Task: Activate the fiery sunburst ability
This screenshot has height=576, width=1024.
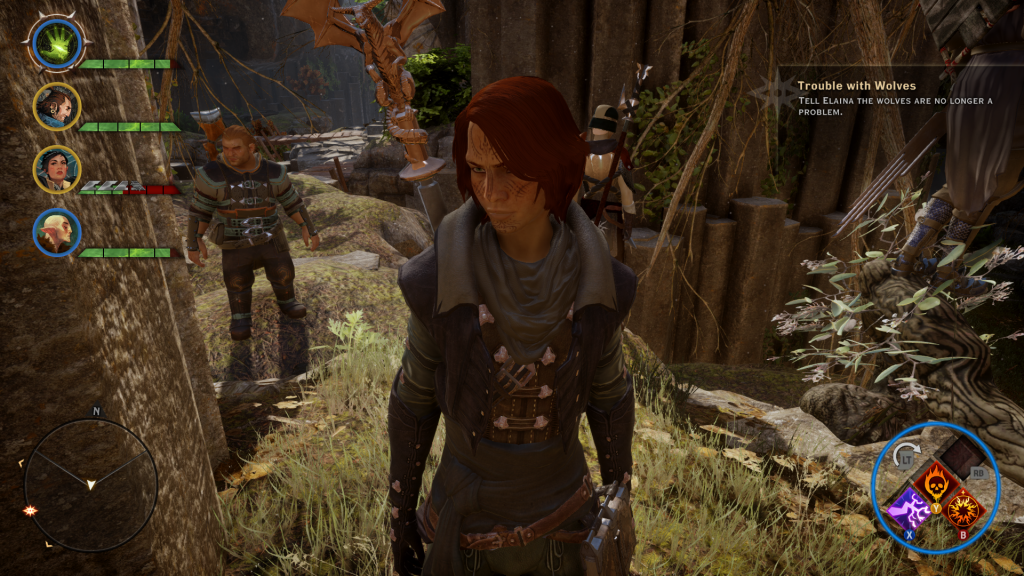Action: (963, 510)
